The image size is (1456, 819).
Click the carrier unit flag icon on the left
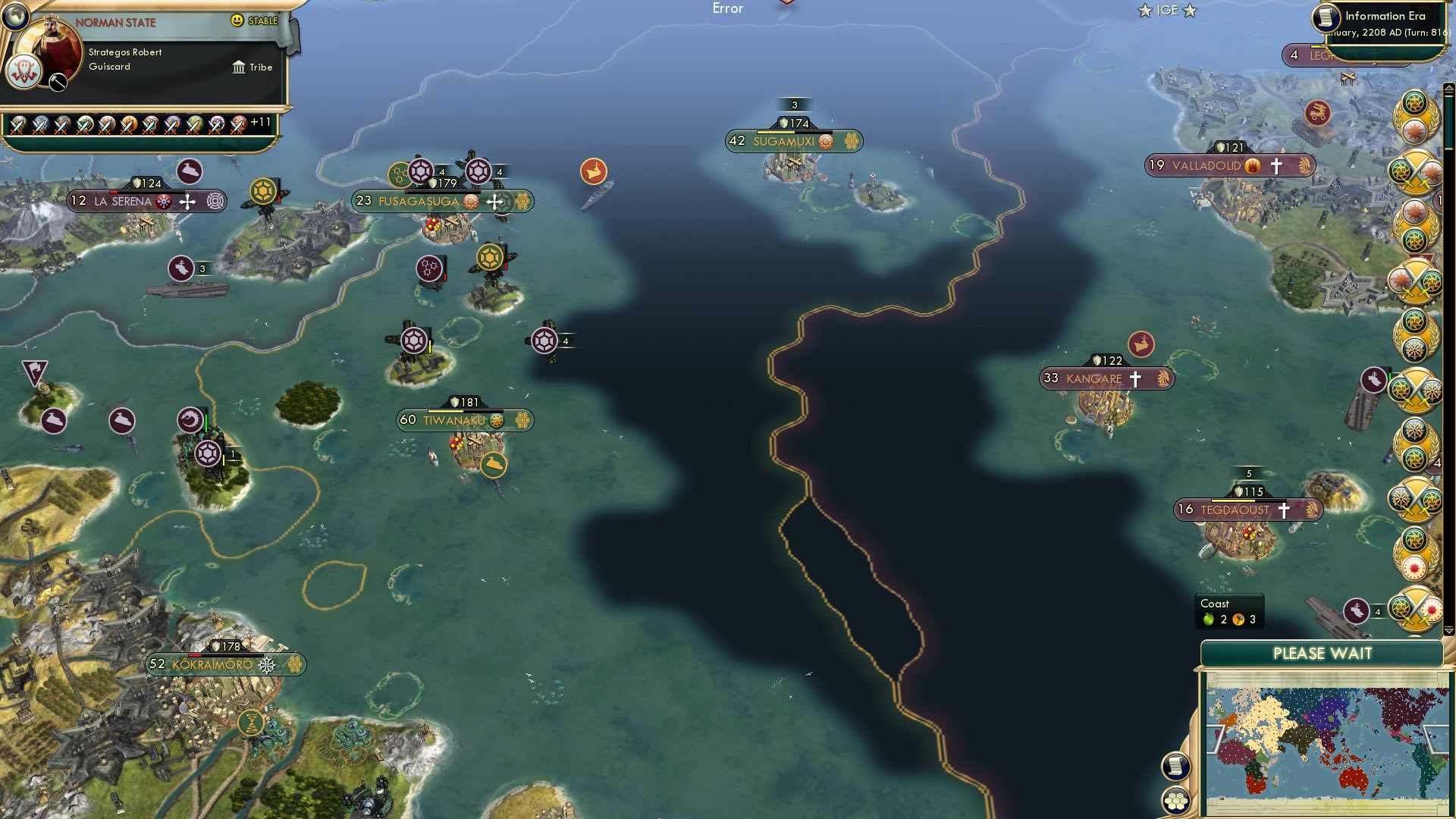click(x=182, y=268)
